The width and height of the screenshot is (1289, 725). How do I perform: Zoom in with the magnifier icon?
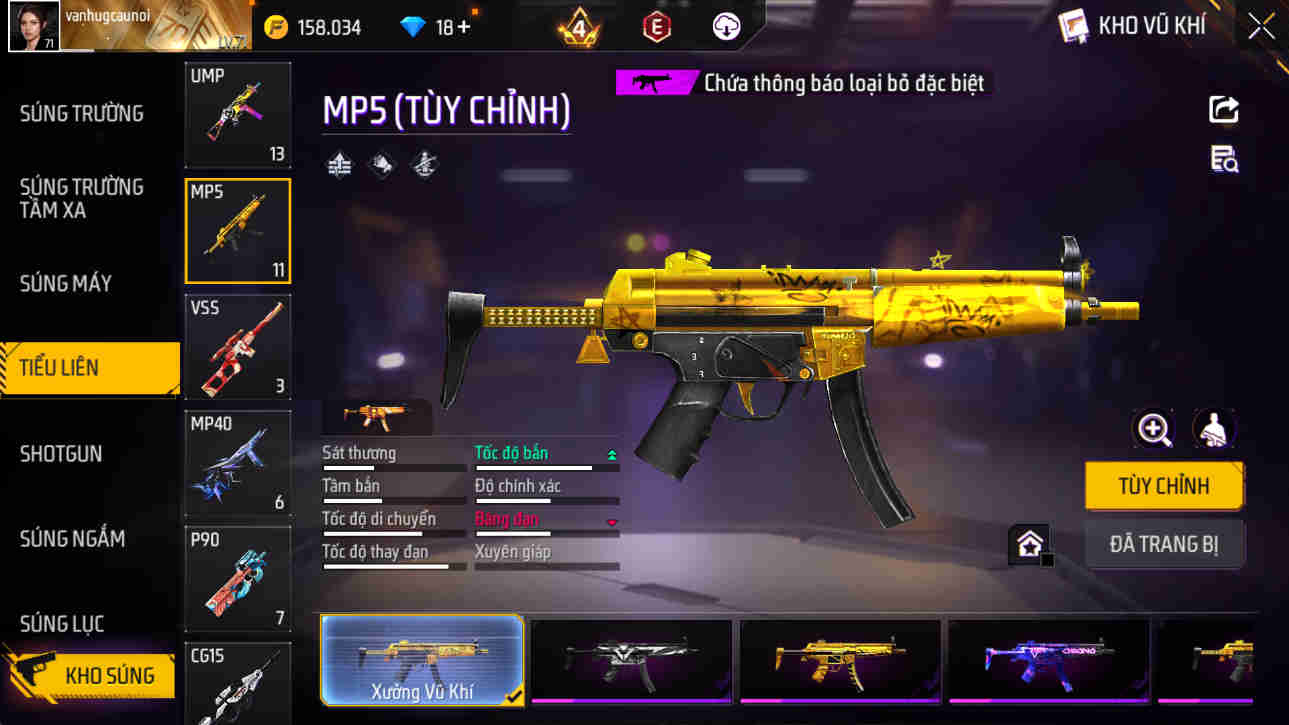pos(1154,430)
